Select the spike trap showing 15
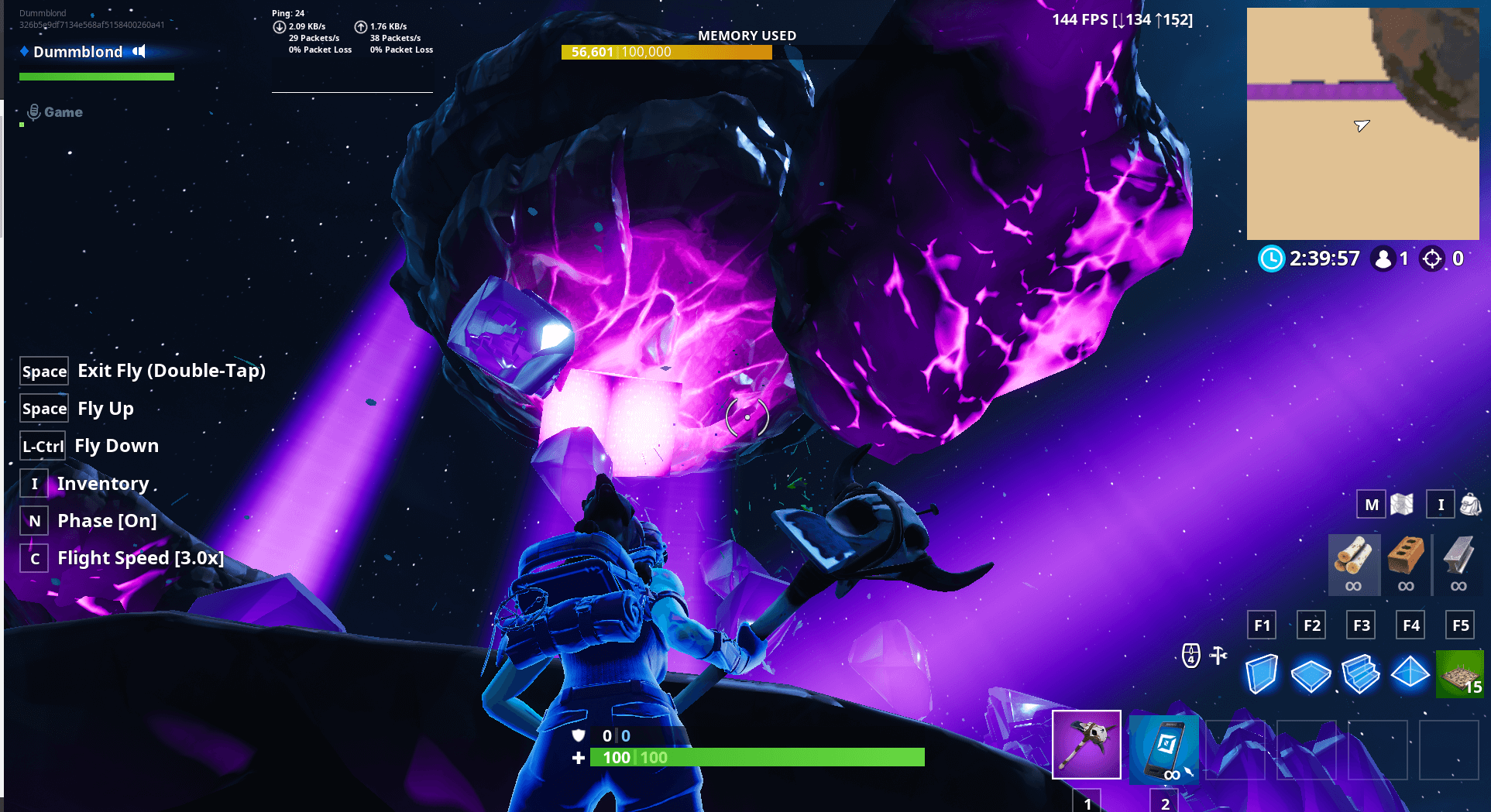This screenshot has width=1491, height=812. click(1460, 673)
